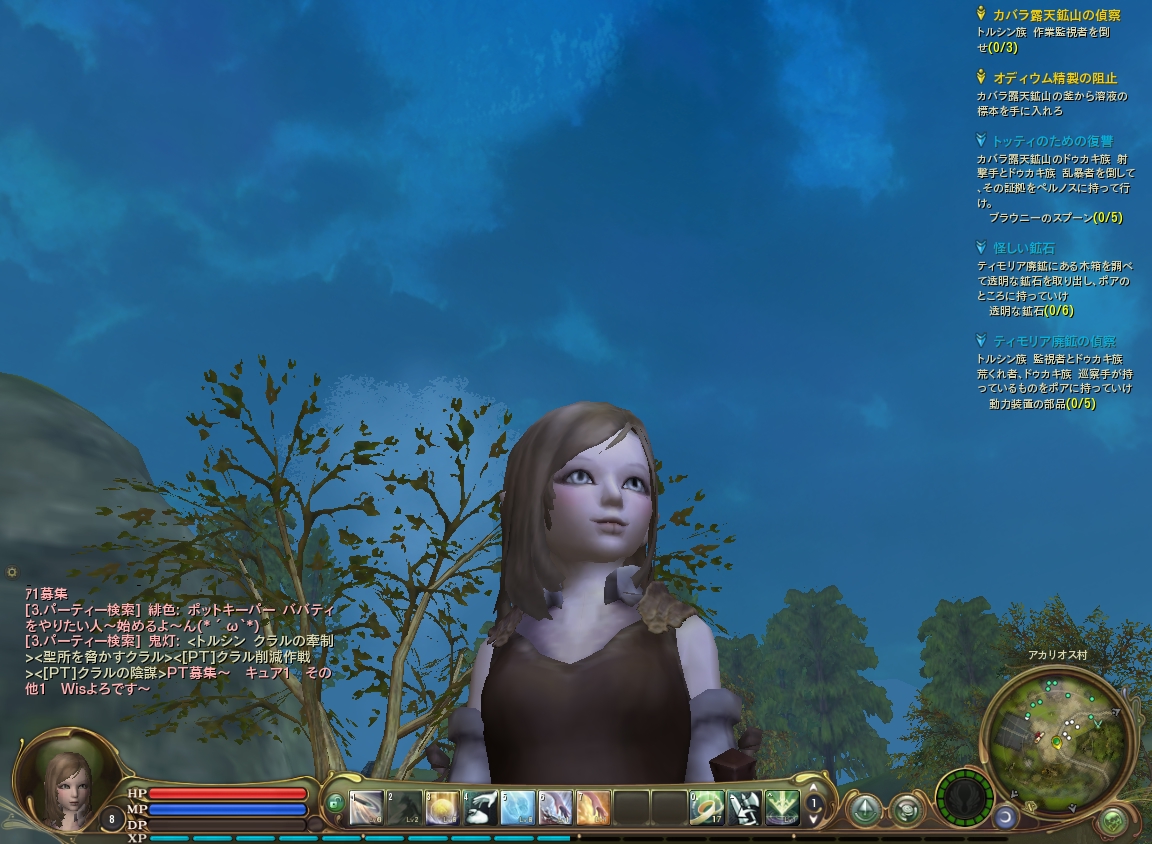The height and width of the screenshot is (844, 1152).
Task: Click the round green crystal button beside hotbar
Action: 864,808
